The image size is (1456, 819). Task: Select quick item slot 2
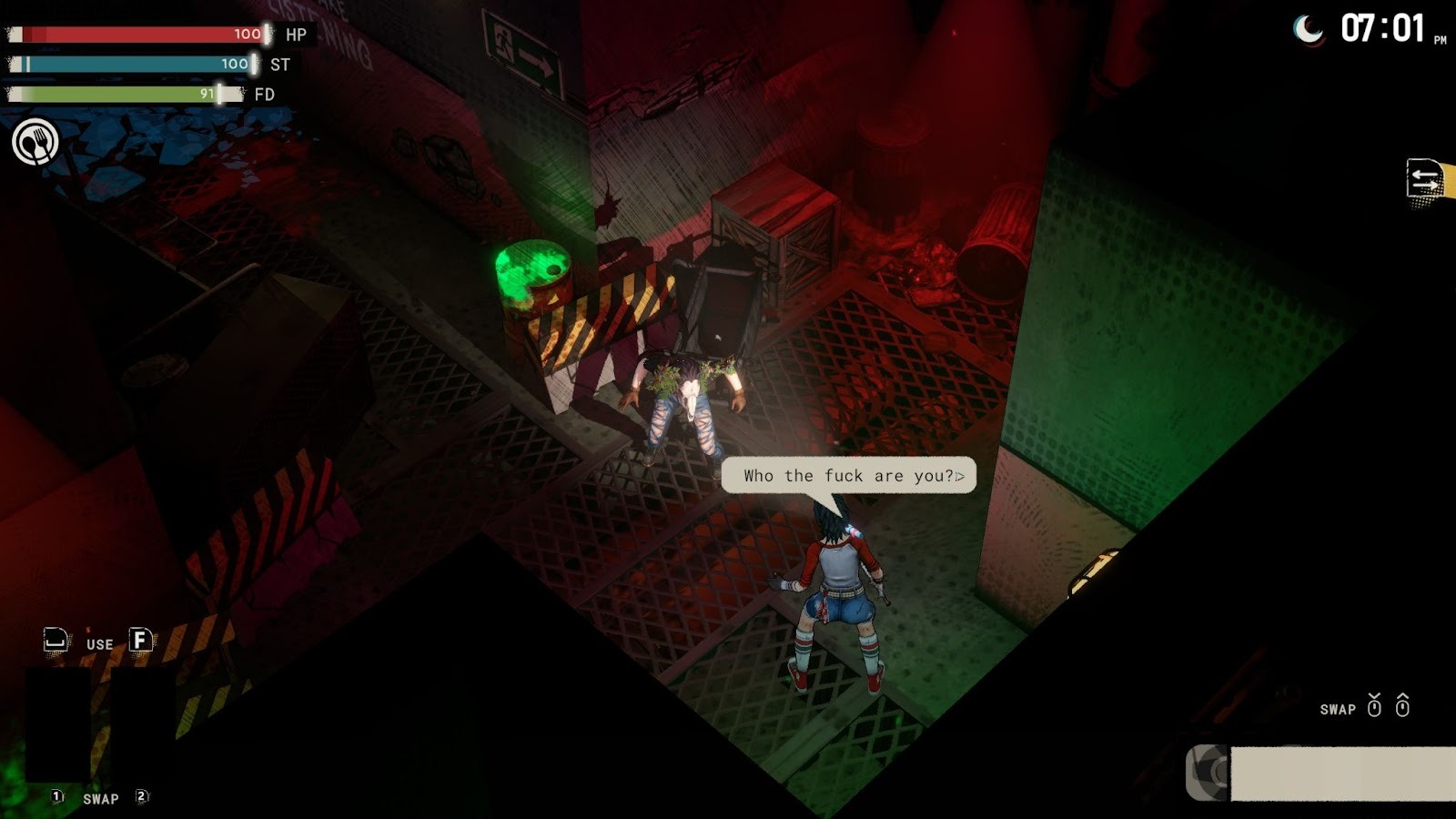pos(142,724)
